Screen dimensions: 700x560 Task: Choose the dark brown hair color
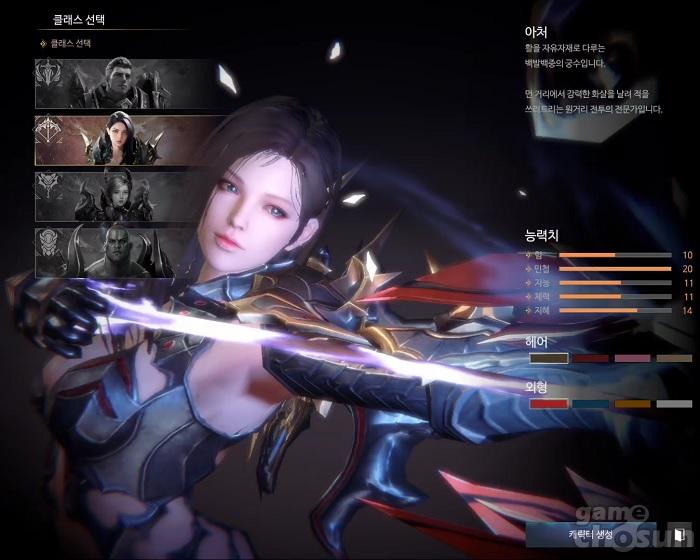[547, 358]
